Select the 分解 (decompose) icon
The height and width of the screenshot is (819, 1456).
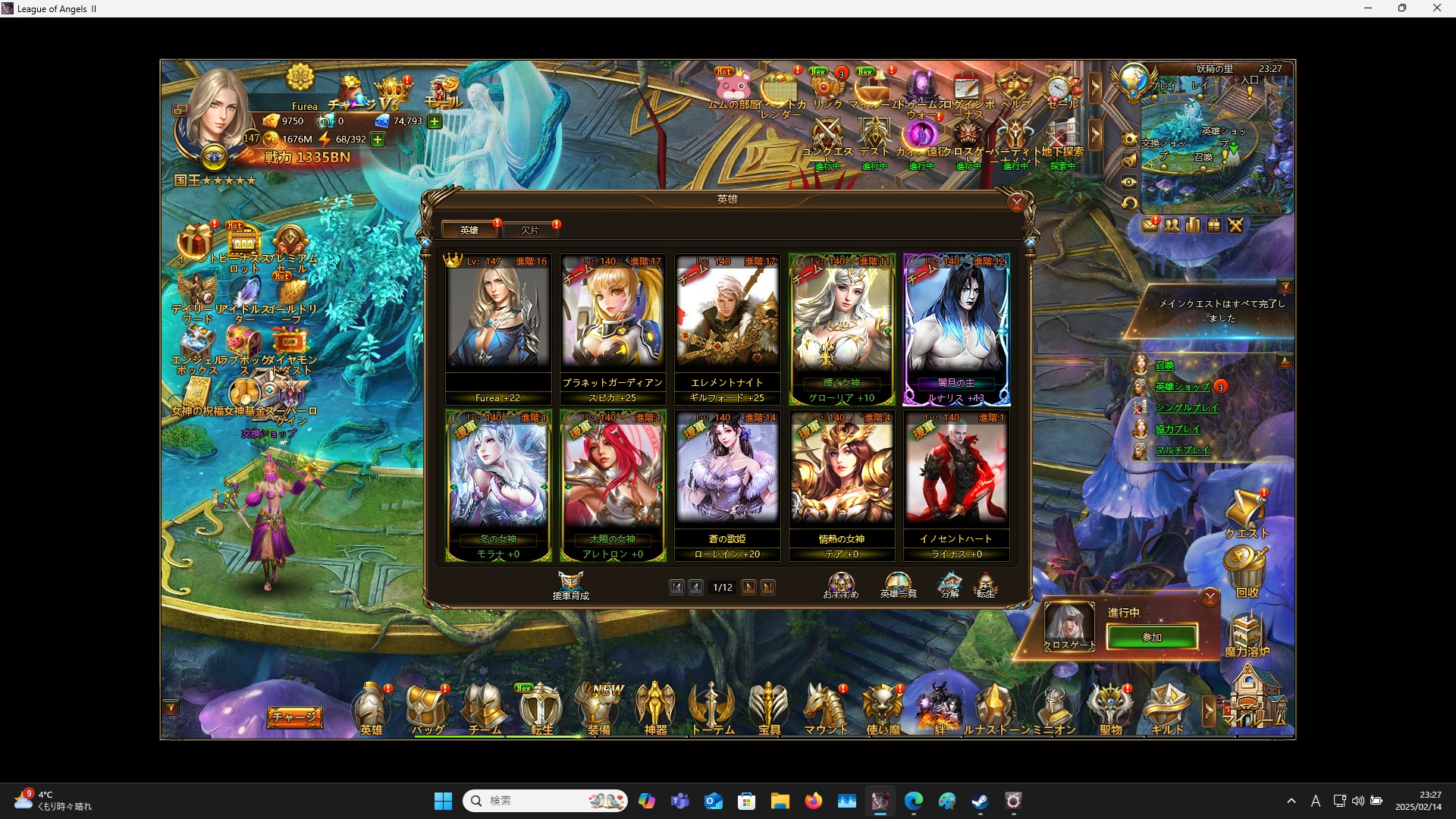[x=950, y=584]
